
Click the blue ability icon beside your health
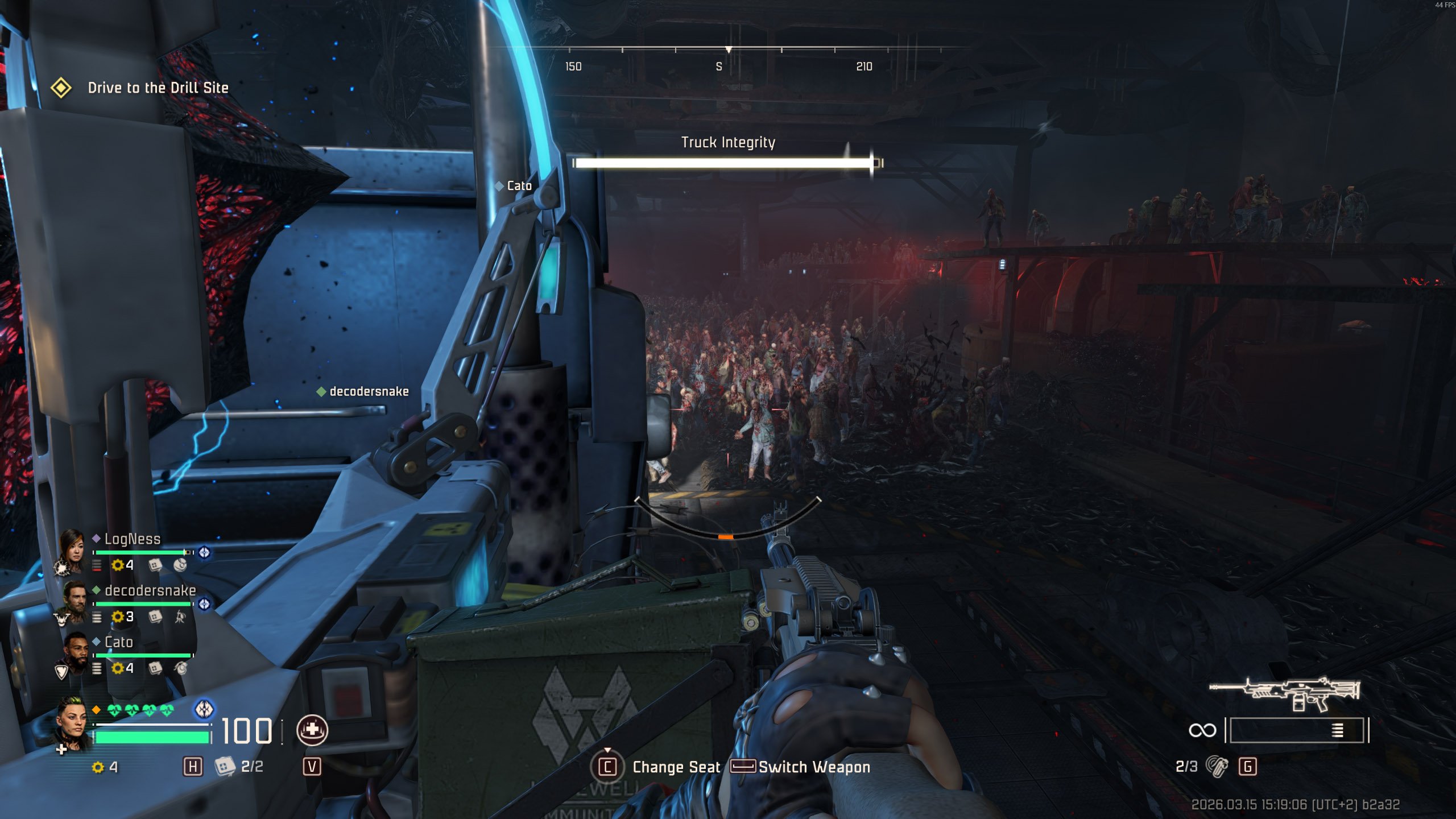(x=204, y=709)
